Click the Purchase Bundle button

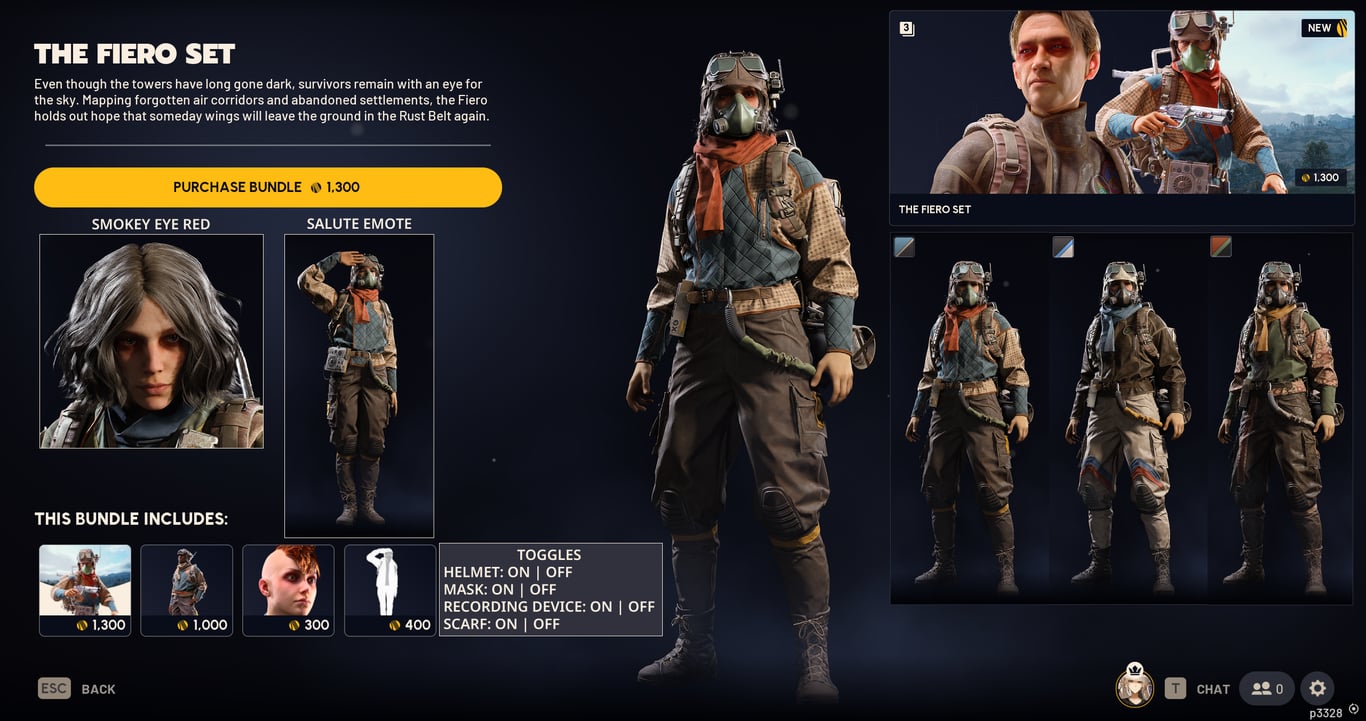(x=268, y=187)
